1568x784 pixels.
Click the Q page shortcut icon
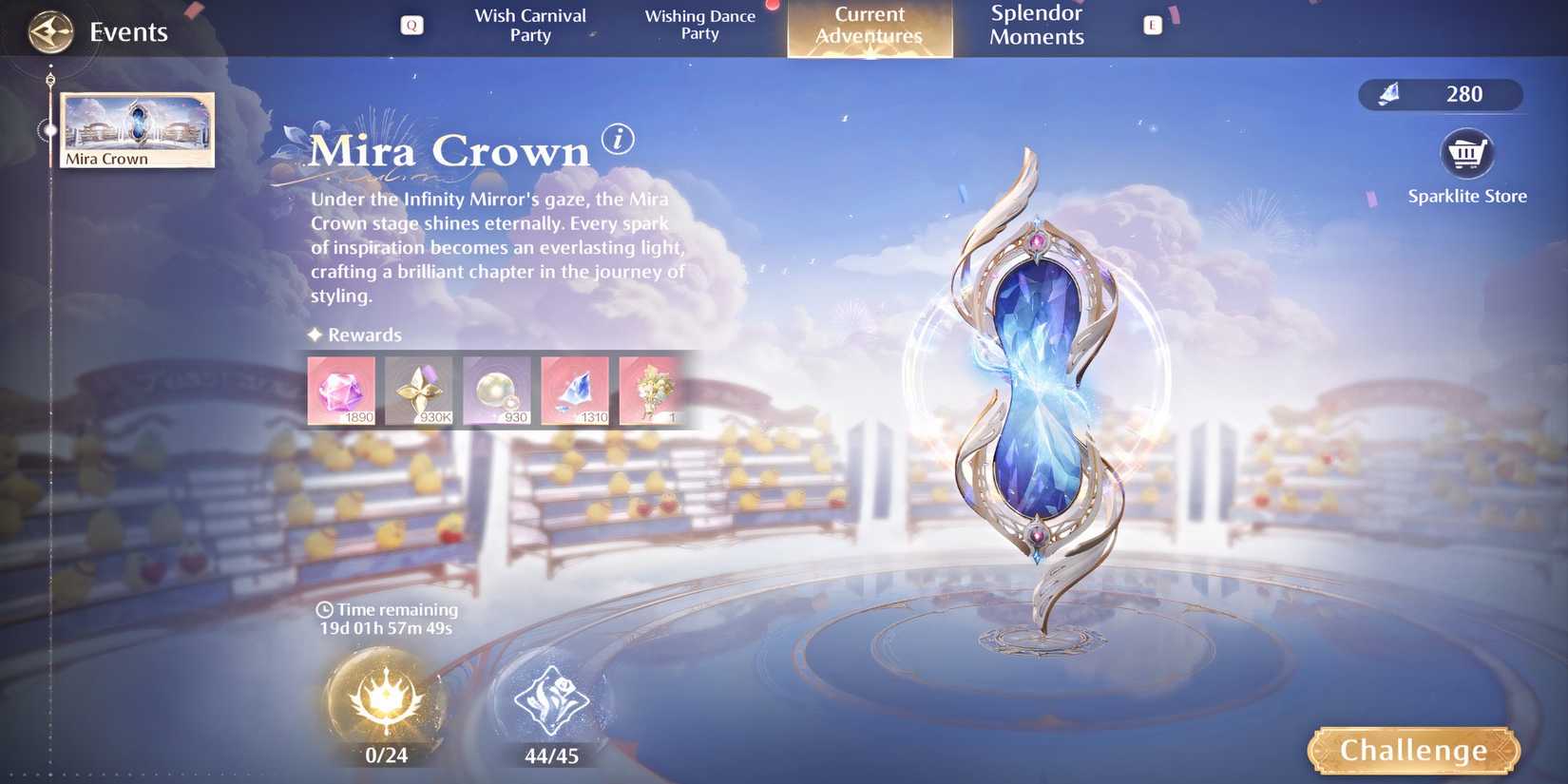(411, 25)
